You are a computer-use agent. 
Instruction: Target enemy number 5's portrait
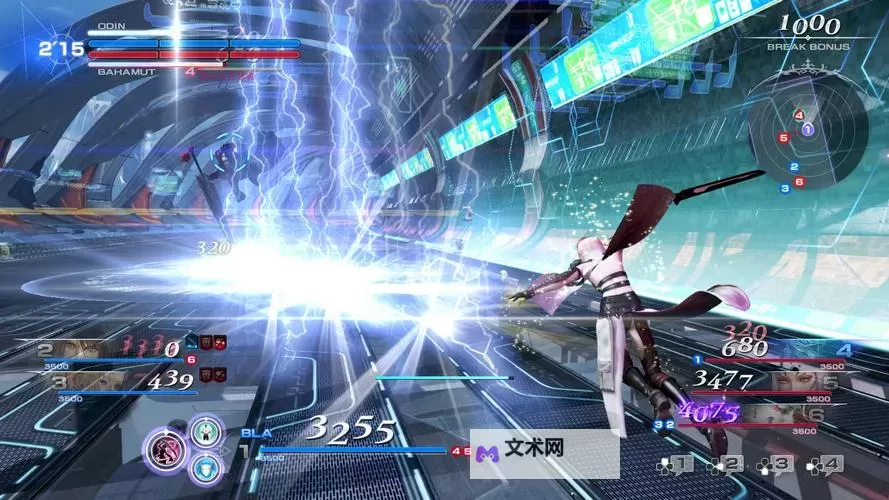tap(784, 381)
